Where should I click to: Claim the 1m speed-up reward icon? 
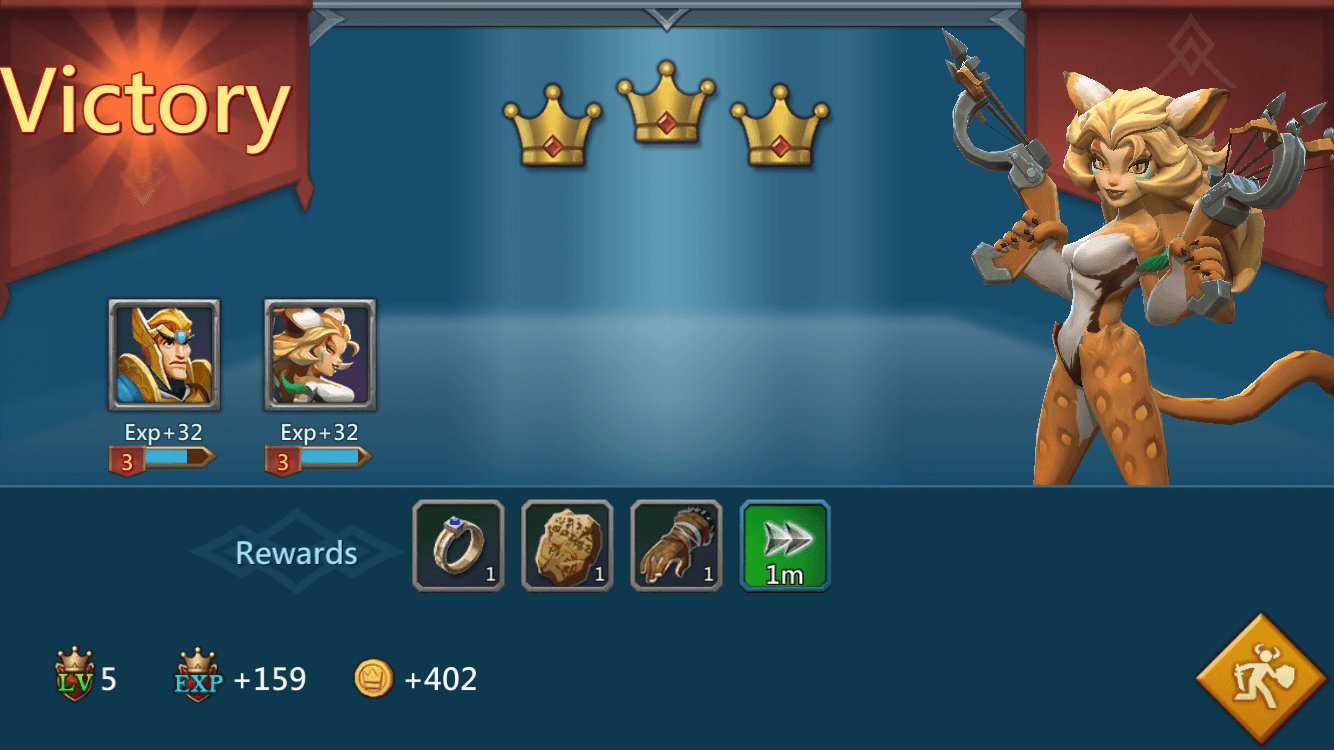coord(784,544)
